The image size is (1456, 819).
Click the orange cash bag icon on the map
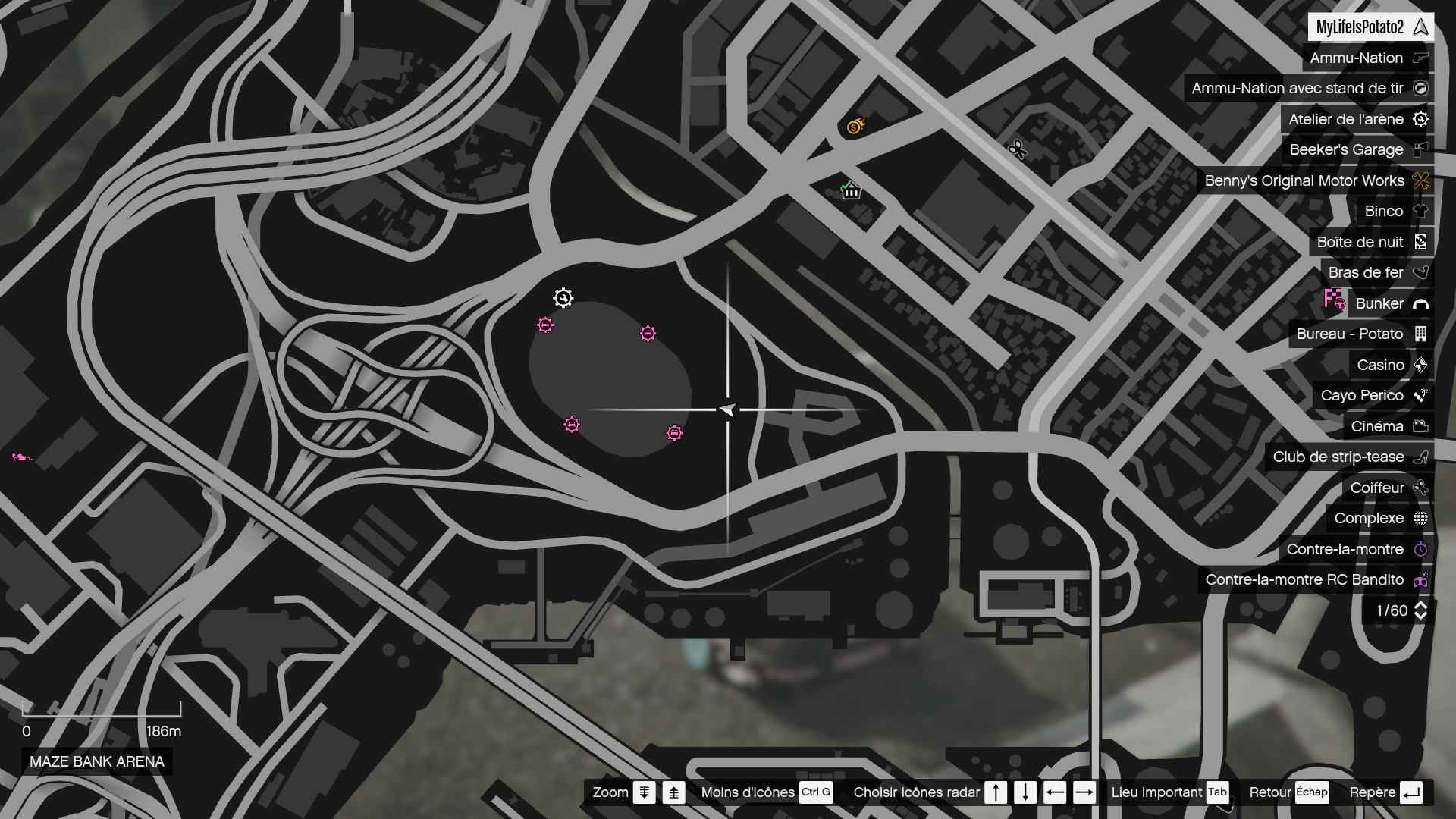click(x=855, y=127)
